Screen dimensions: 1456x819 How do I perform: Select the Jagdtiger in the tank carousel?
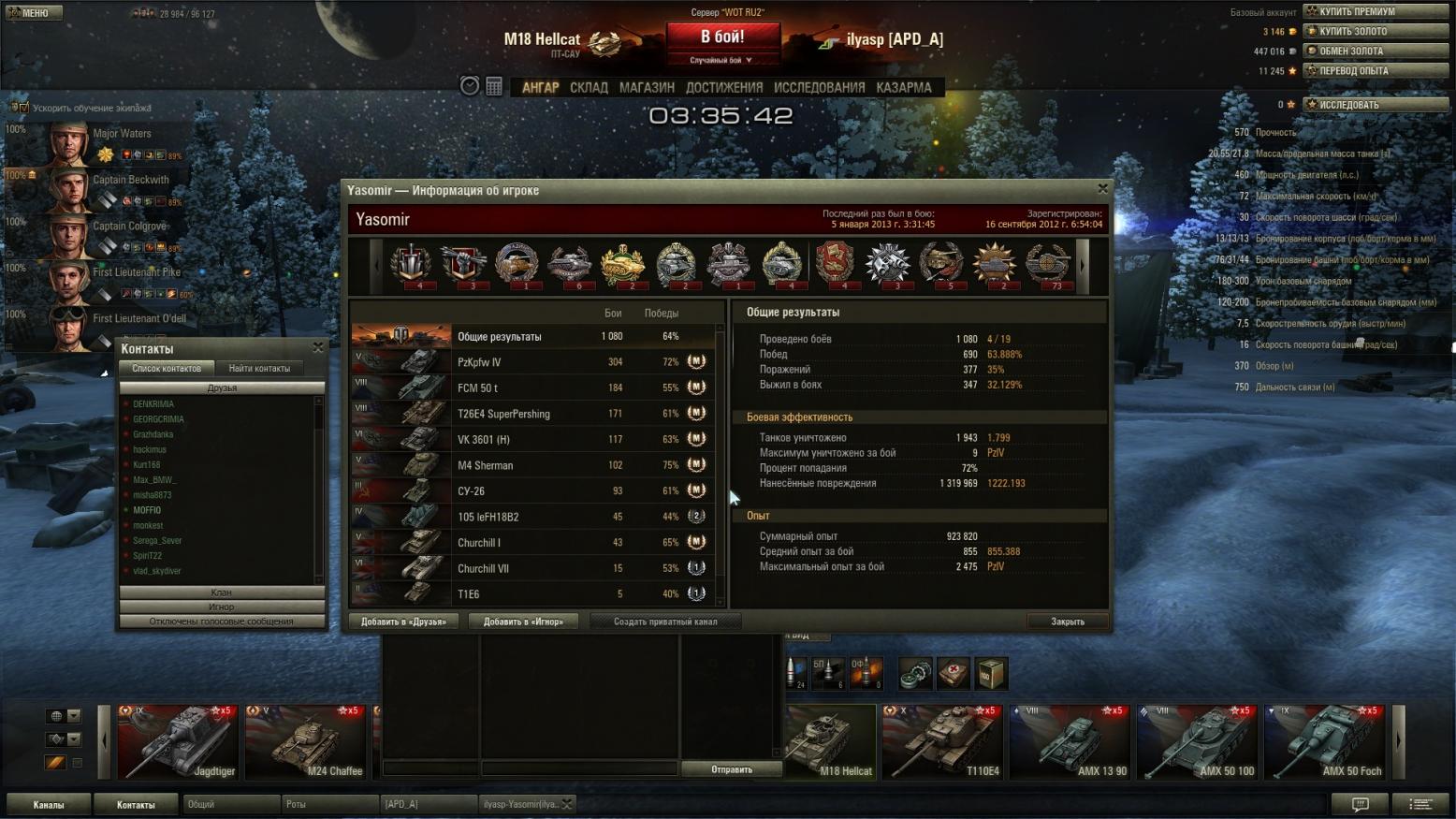177,742
